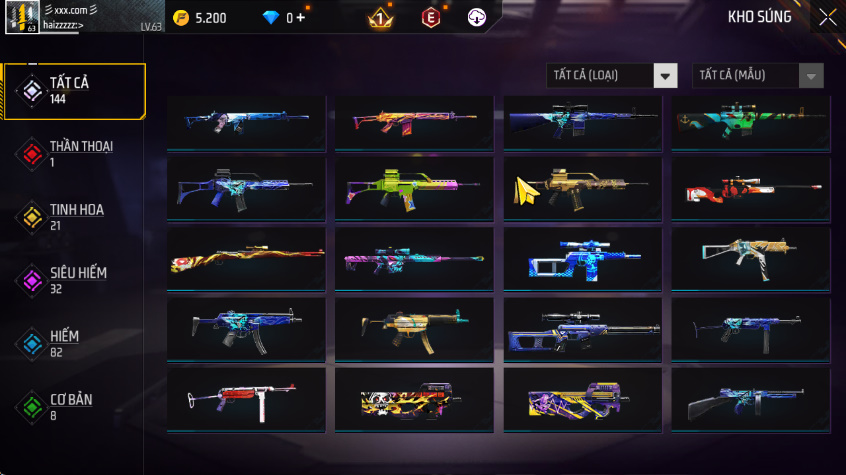Select the skull-pattern P90 skin
The width and height of the screenshot is (846, 475).
(415, 400)
